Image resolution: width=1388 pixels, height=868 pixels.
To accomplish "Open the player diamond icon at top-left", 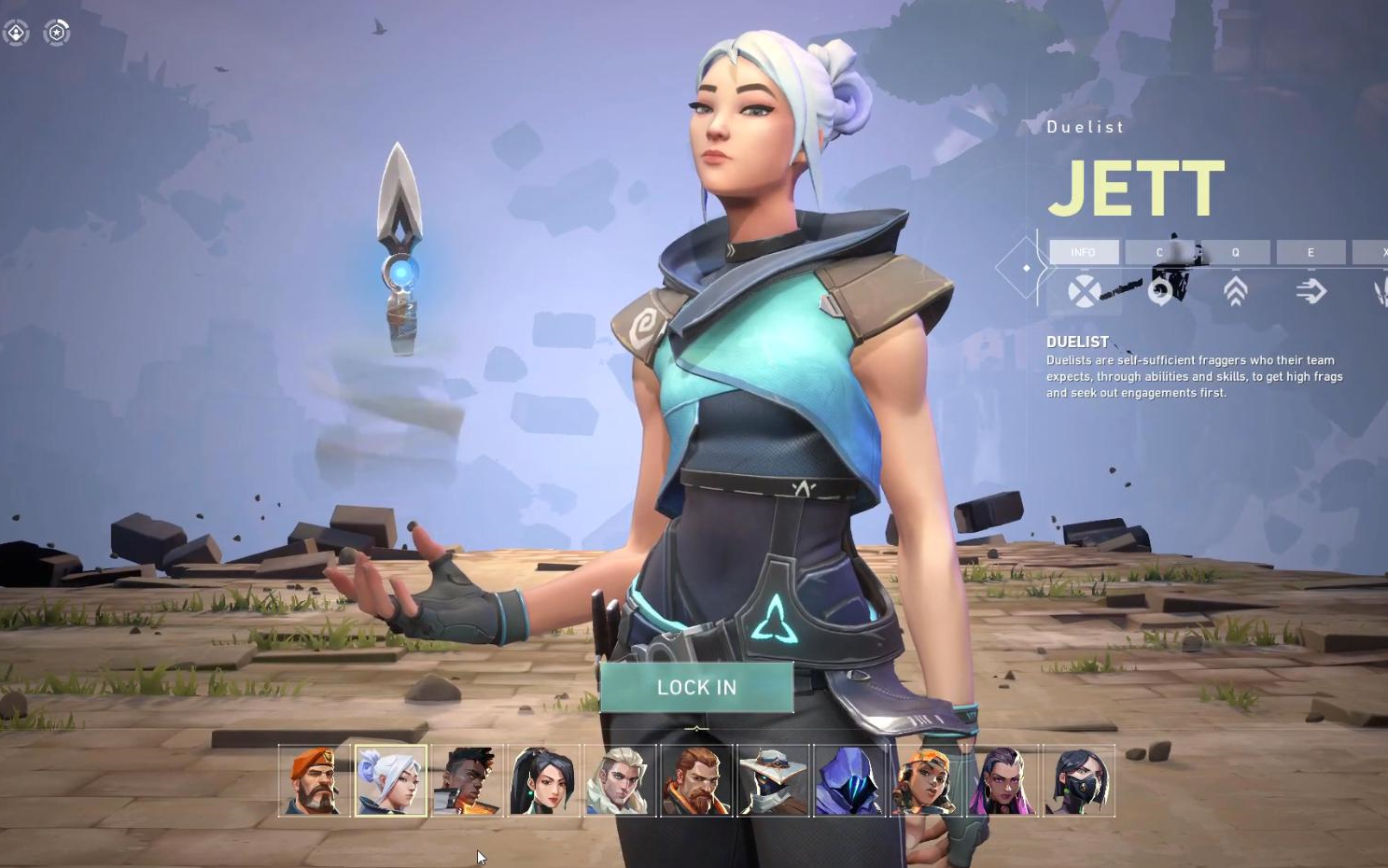I will coord(16,33).
